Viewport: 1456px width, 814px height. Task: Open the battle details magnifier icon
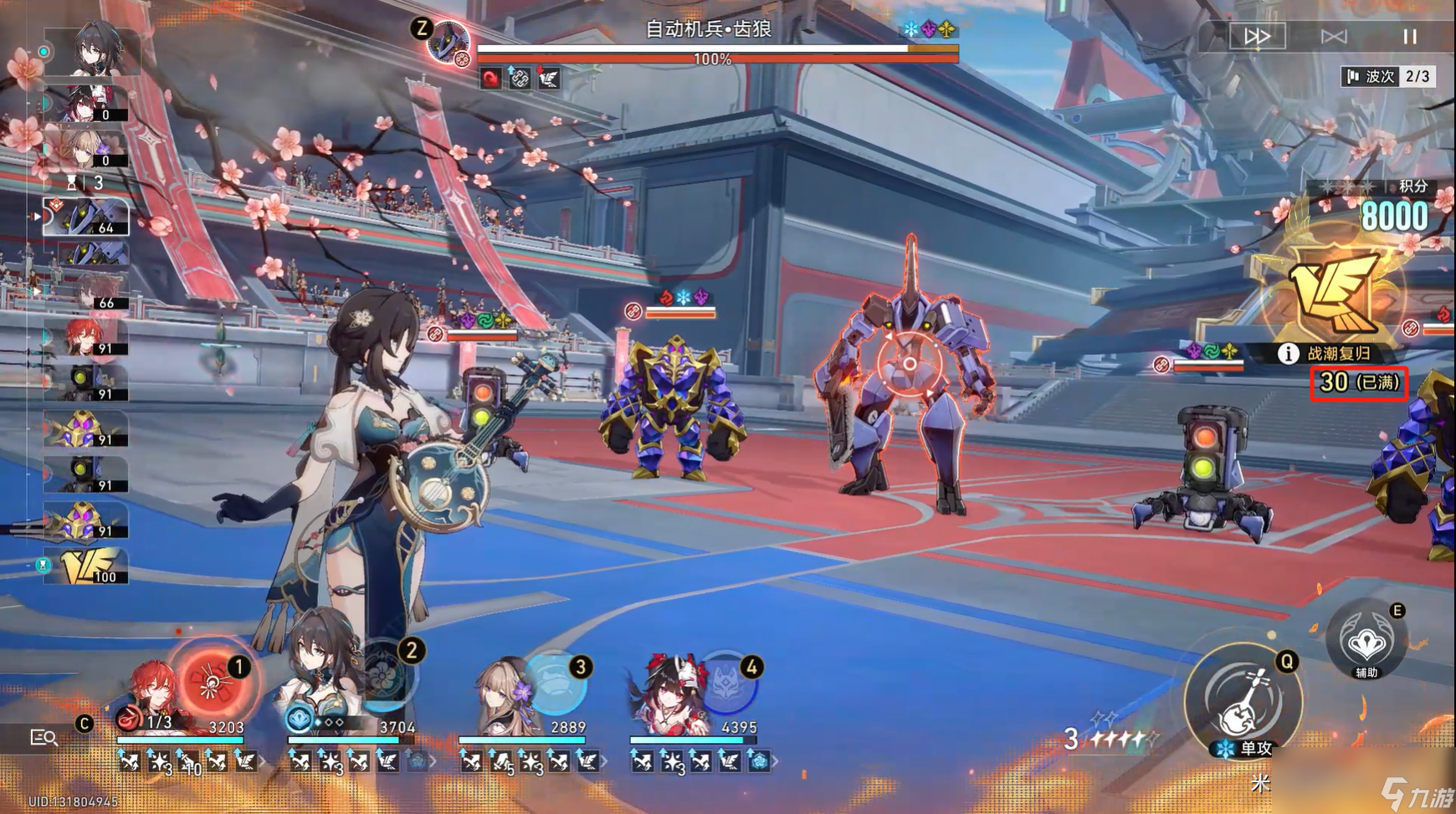pos(43,737)
